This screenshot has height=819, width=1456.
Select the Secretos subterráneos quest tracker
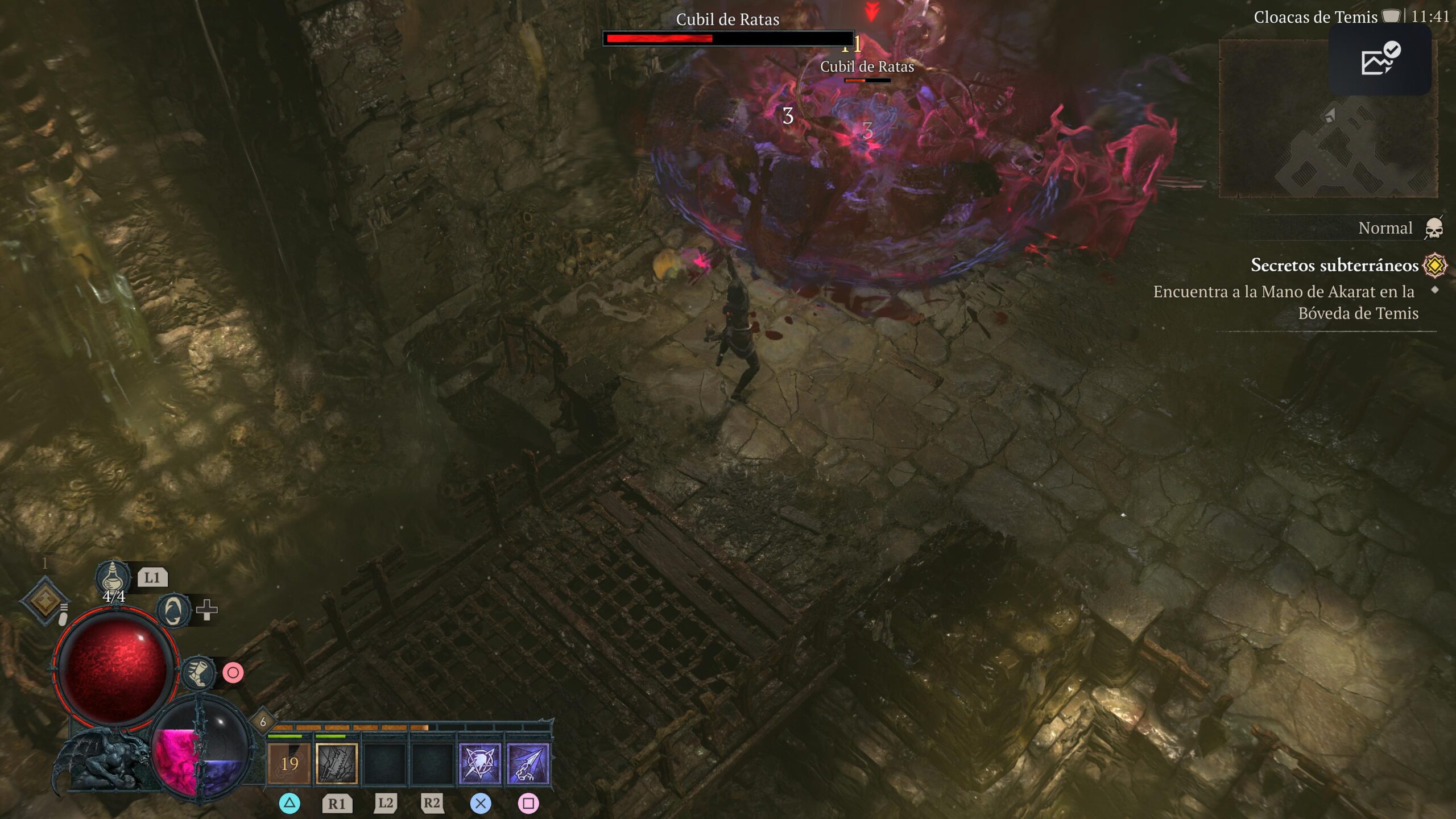(1334, 265)
